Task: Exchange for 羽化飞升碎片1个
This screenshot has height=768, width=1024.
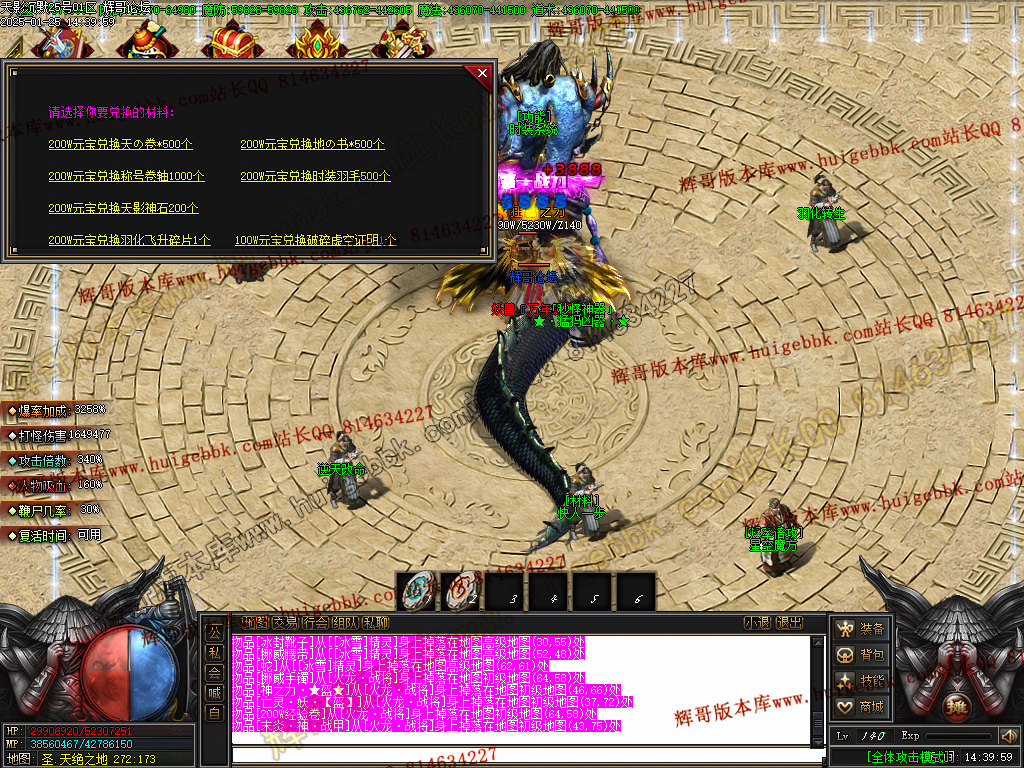Action: tap(129, 240)
